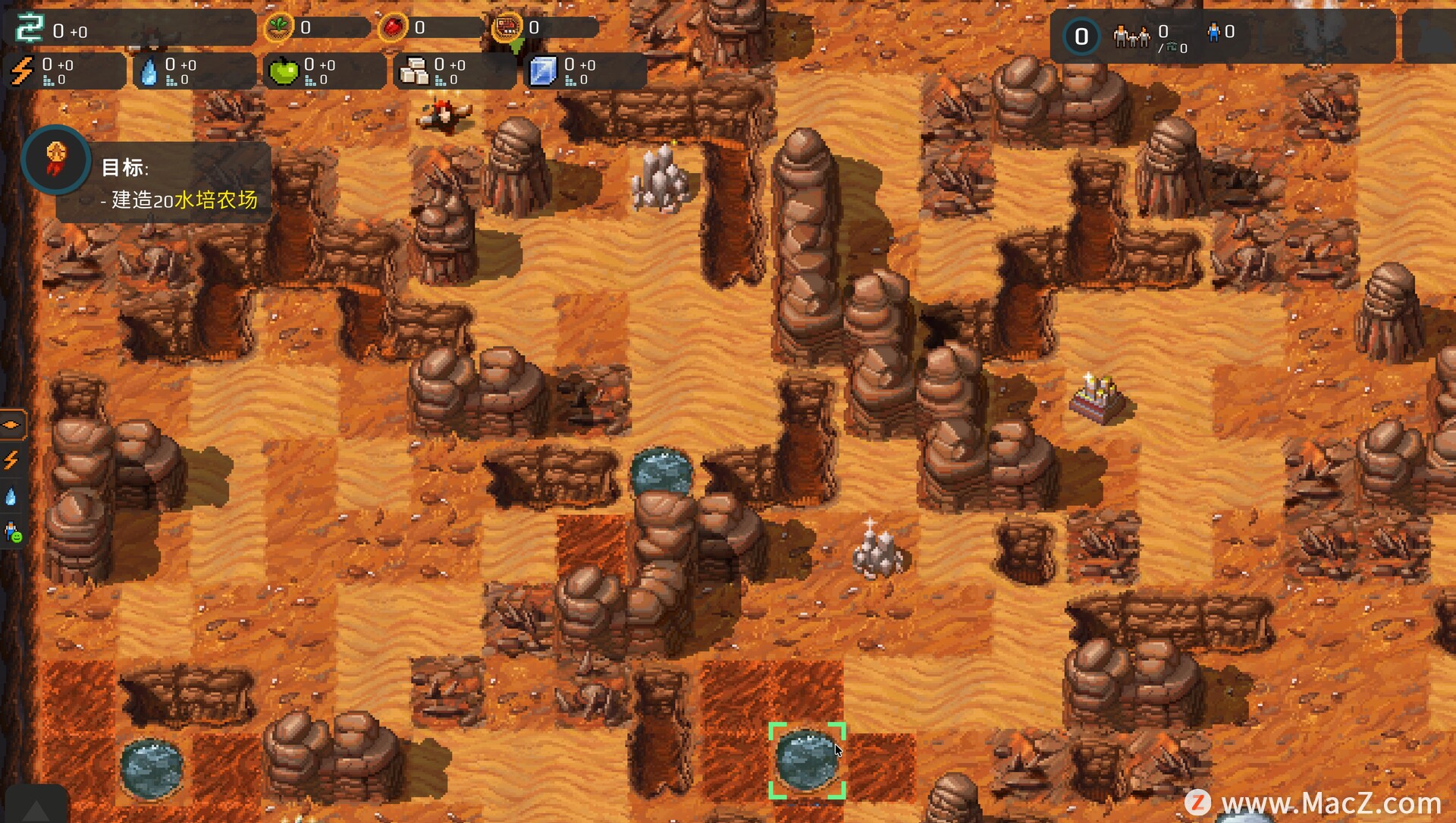This screenshot has width=1456, height=823.
Task: Expand the arrow panel in the bottom corner
Action: pyautogui.click(x=36, y=809)
